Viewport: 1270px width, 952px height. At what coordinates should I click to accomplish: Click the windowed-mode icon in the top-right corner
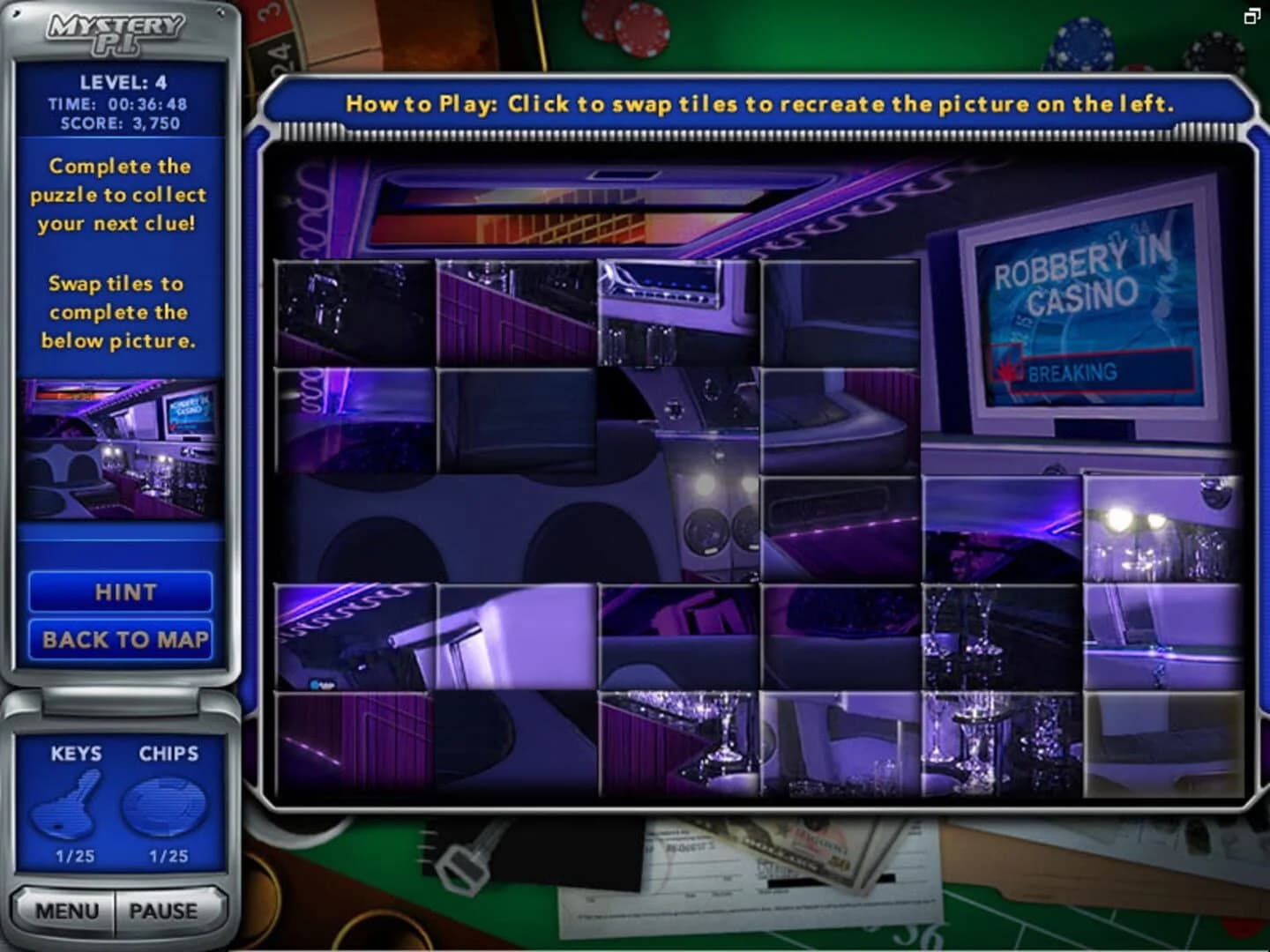(x=1254, y=16)
